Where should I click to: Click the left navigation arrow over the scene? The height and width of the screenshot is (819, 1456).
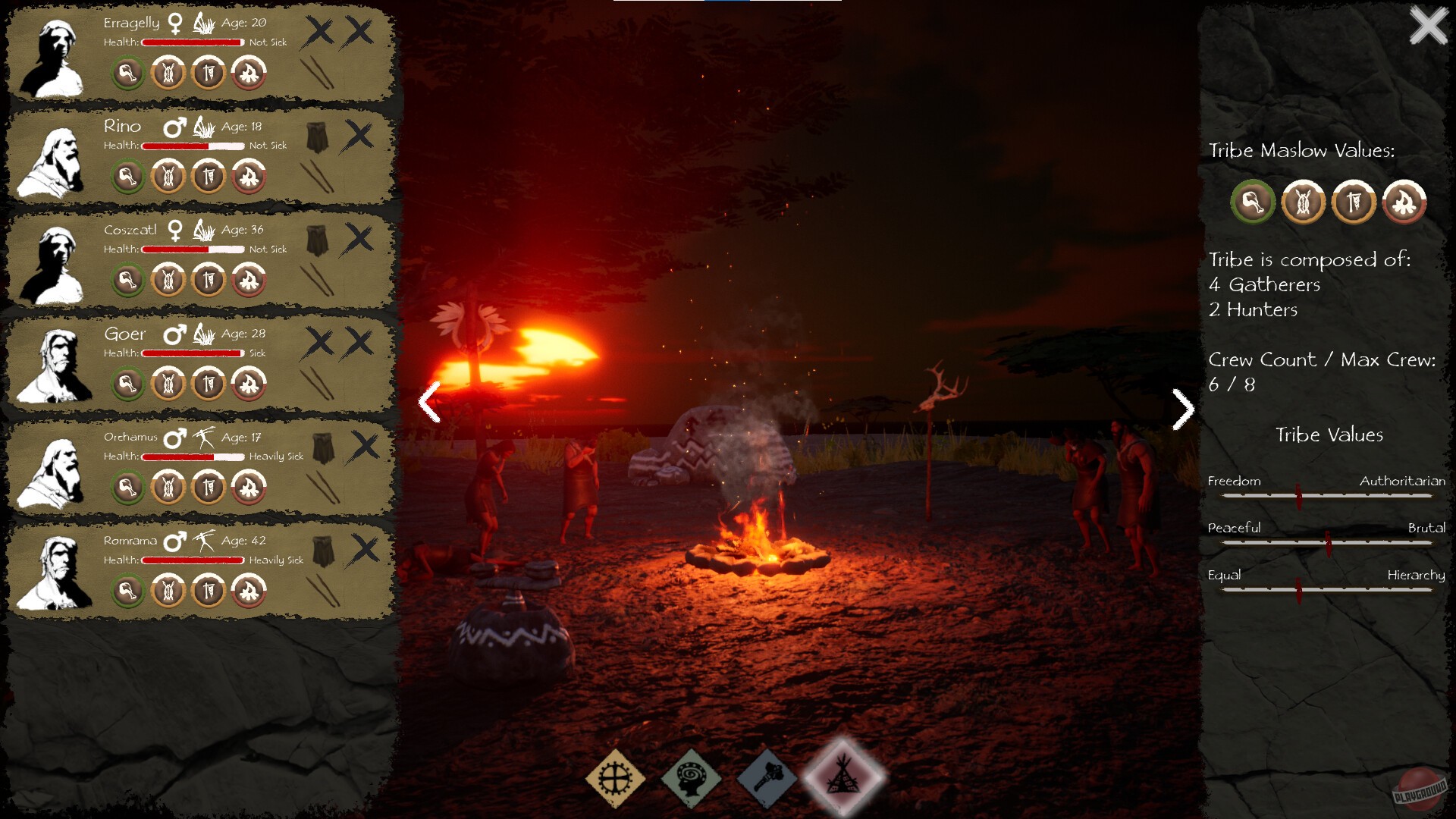click(429, 400)
